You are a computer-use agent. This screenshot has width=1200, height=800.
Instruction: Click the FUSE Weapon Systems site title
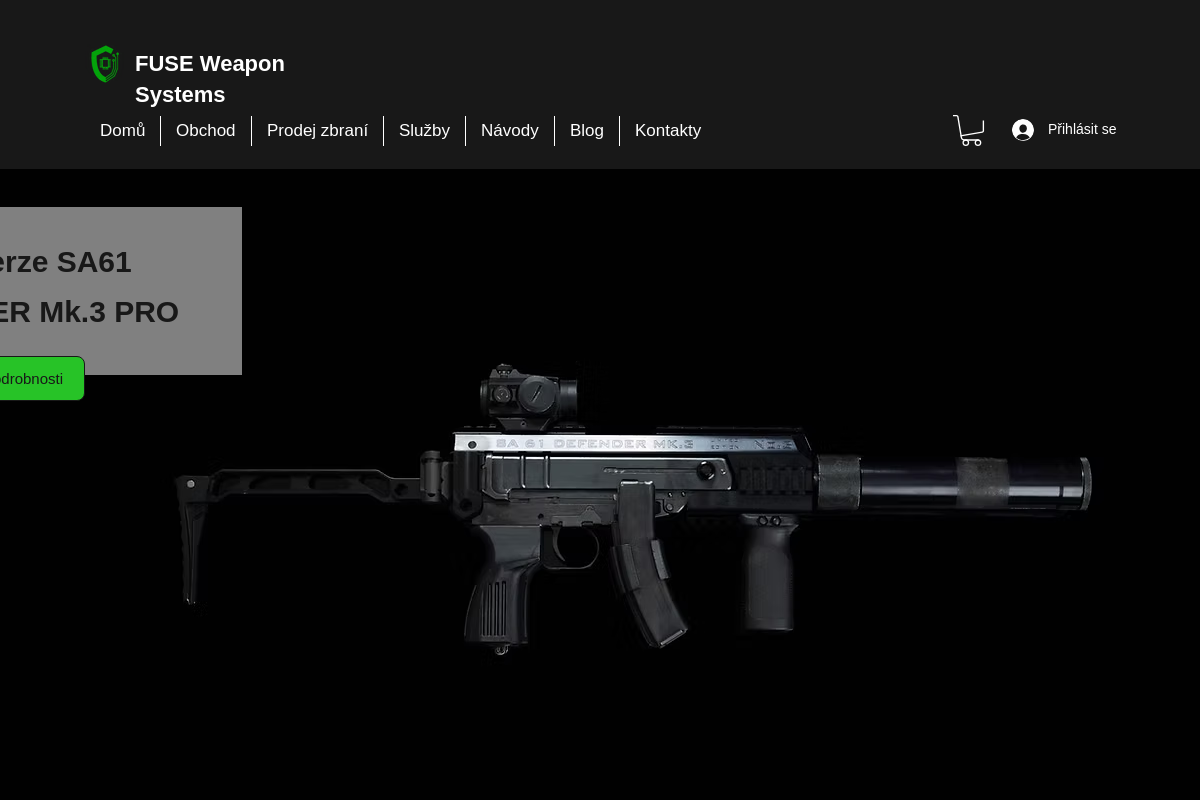click(209, 79)
